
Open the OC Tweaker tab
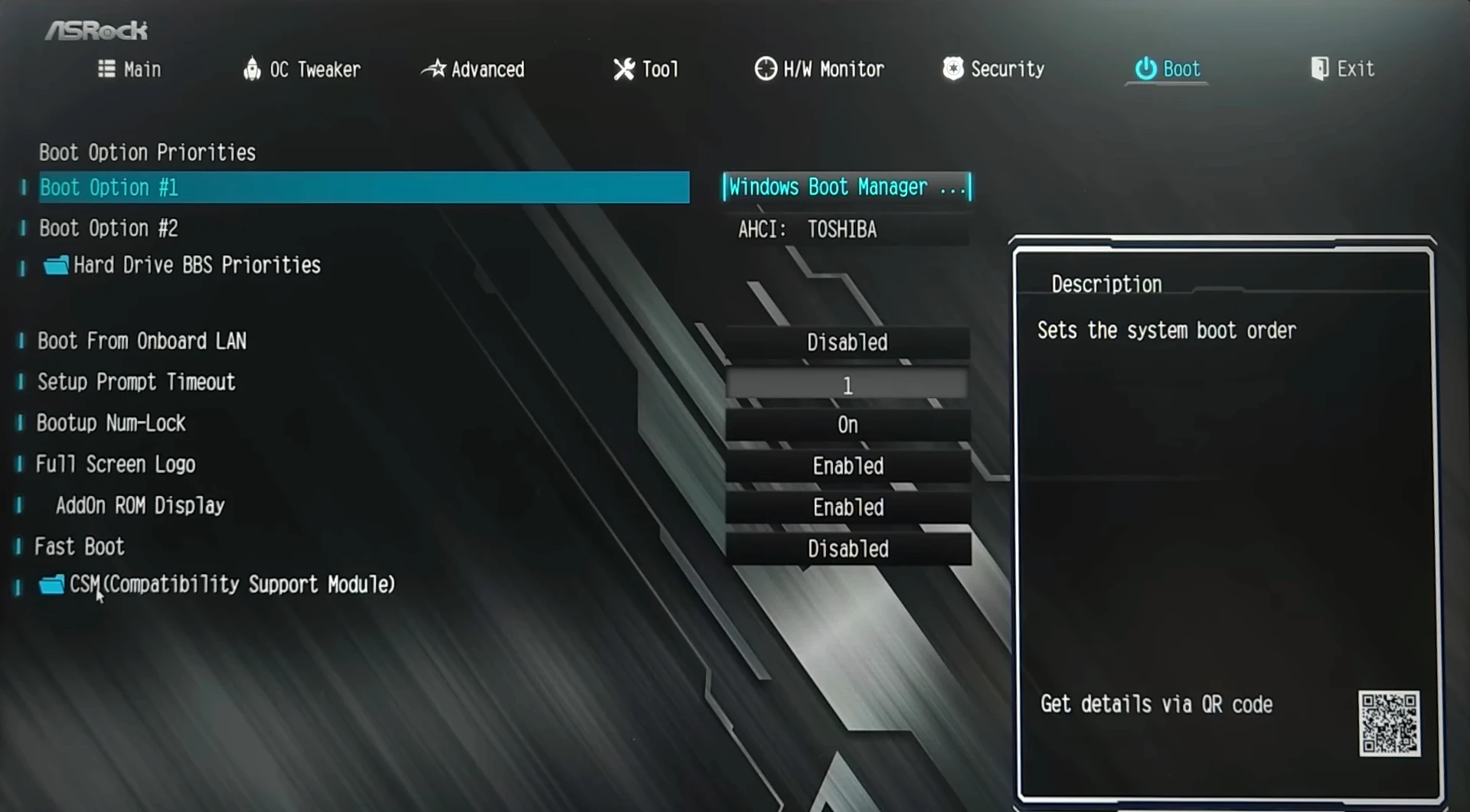(x=302, y=70)
